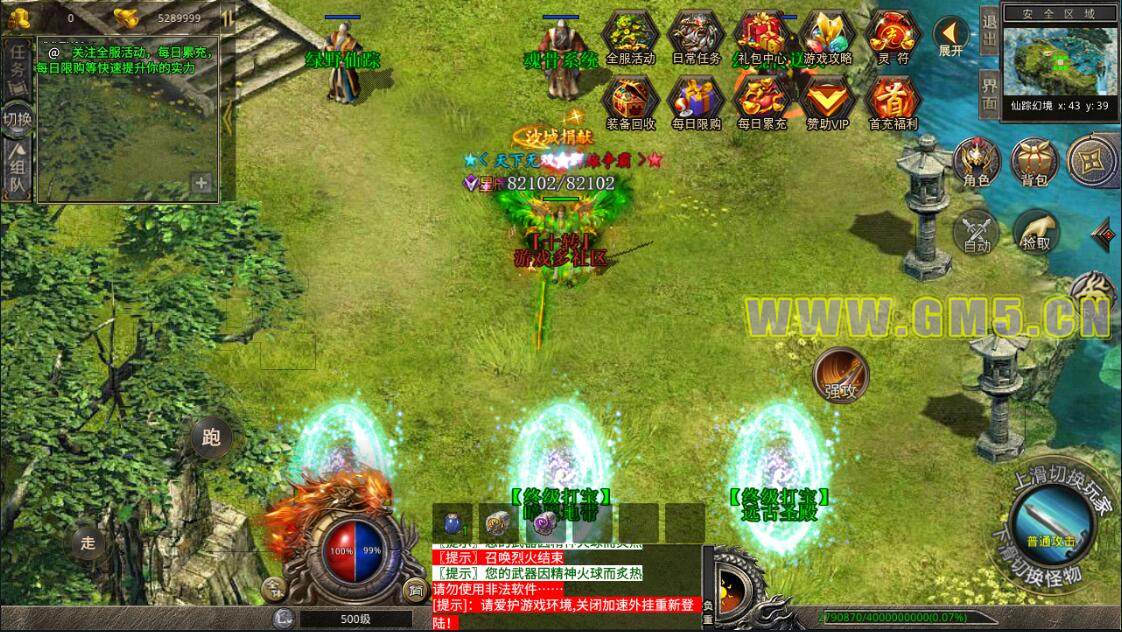
Task: Open the 装备回收 equipment recycle chest
Action: point(631,101)
